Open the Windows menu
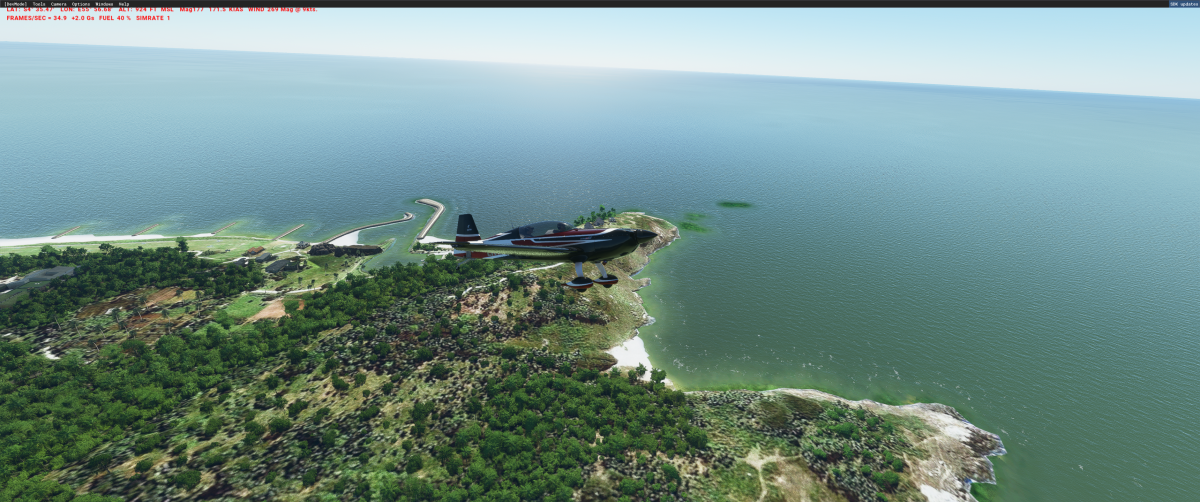The height and width of the screenshot is (502, 1200). (x=104, y=4)
